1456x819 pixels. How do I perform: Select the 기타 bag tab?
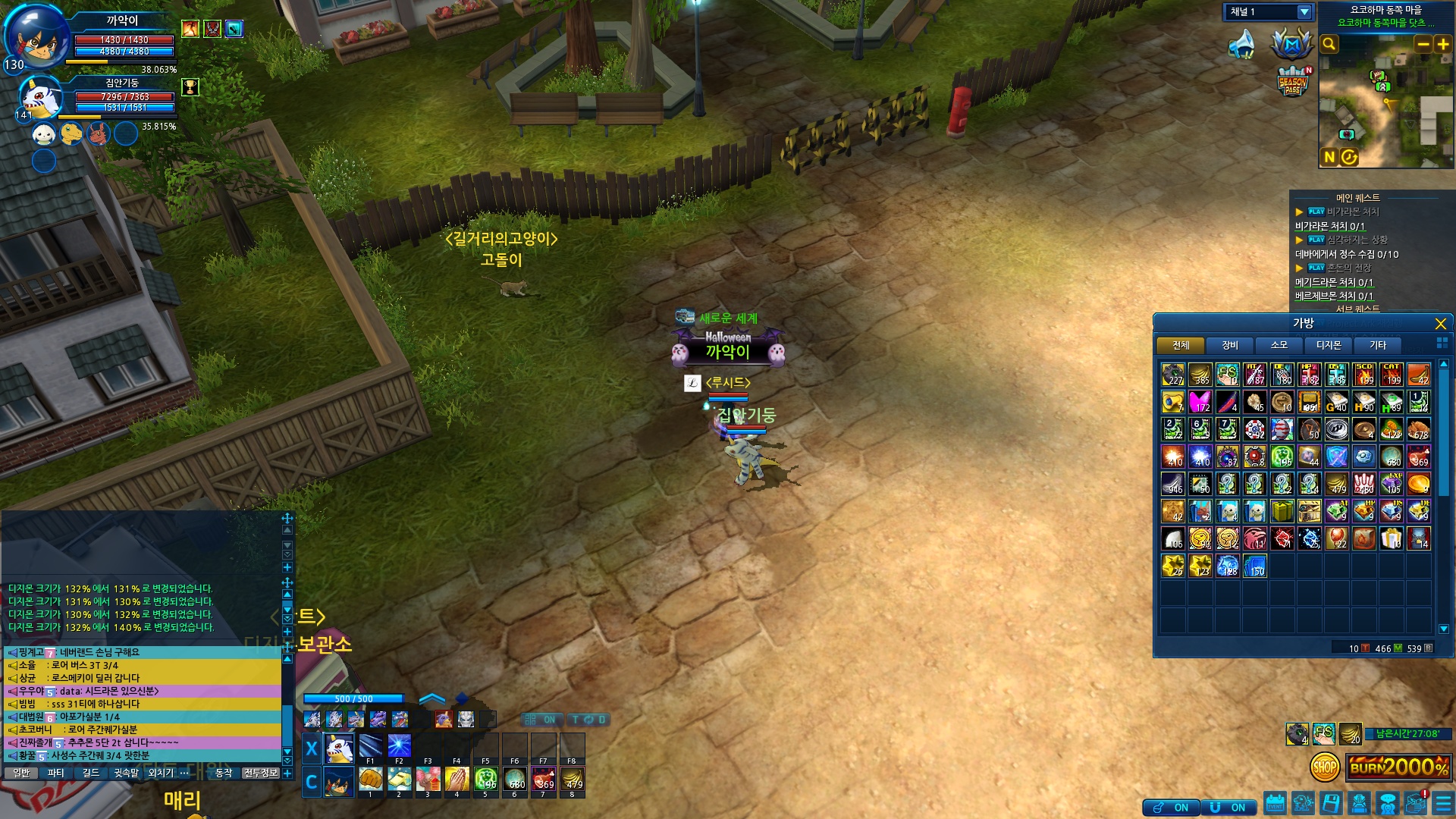click(x=1377, y=346)
